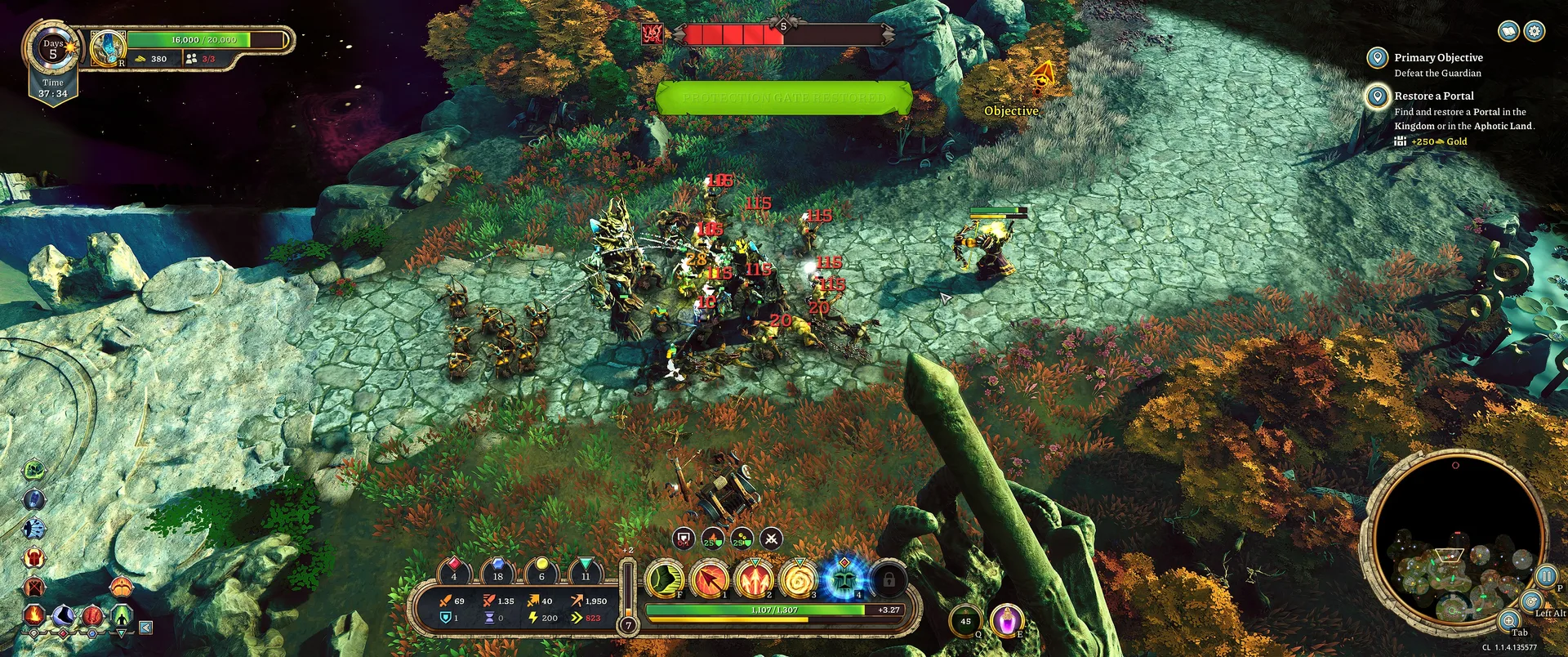Select the hero portrait
The height and width of the screenshot is (657, 1568).
[108, 48]
